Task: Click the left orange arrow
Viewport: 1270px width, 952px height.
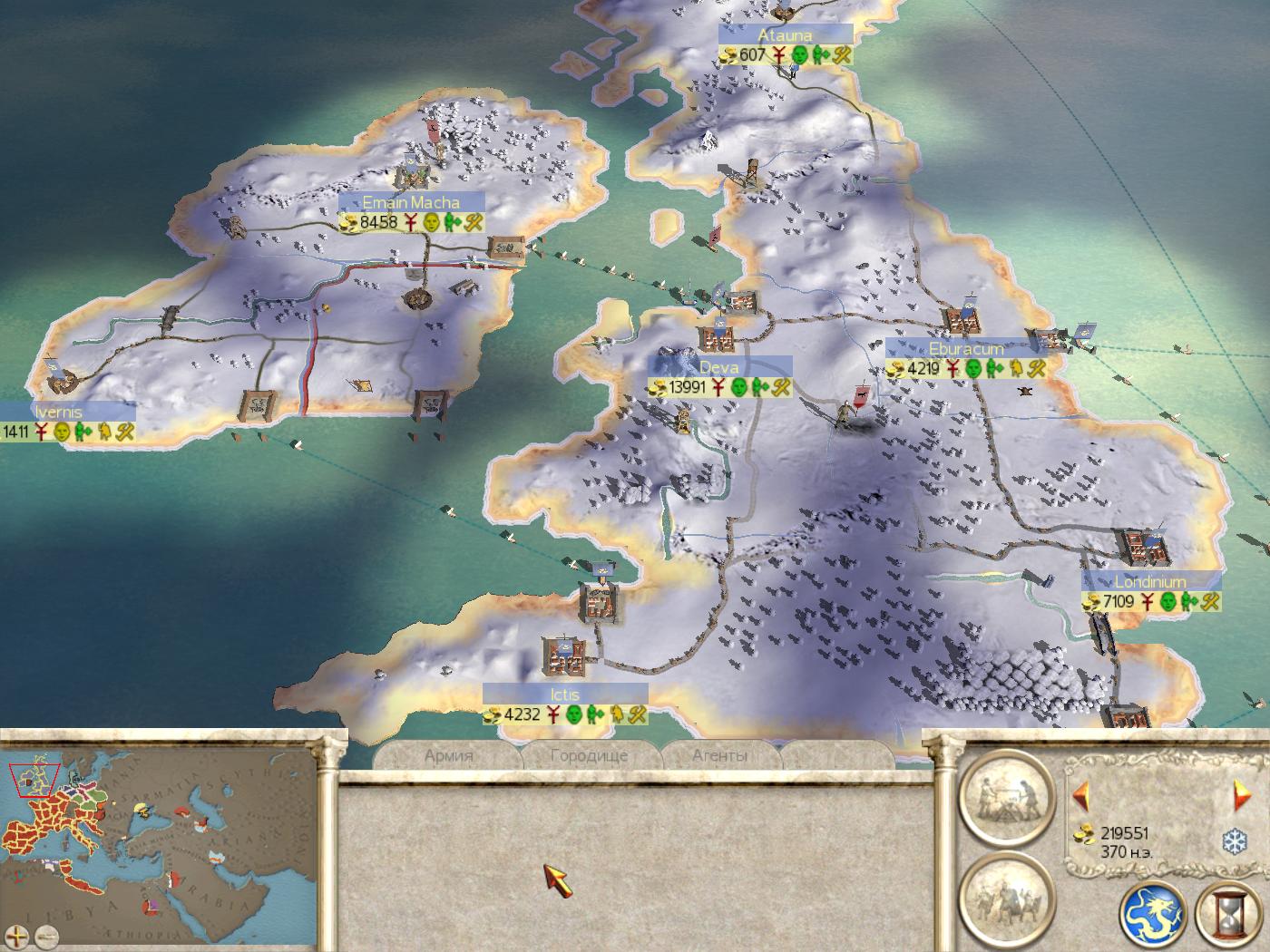Action: (1079, 797)
